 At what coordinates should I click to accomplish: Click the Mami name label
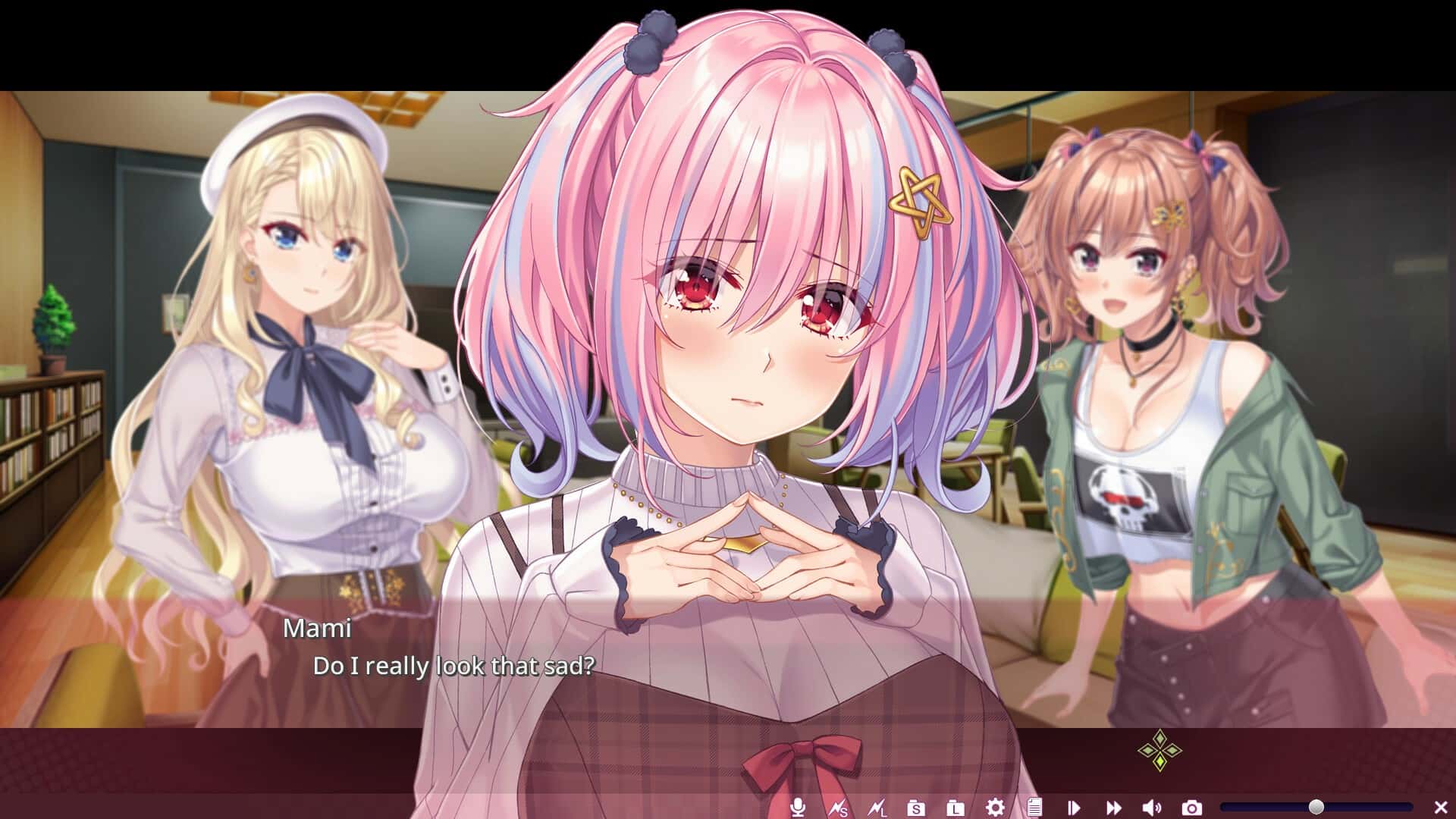pos(318,629)
